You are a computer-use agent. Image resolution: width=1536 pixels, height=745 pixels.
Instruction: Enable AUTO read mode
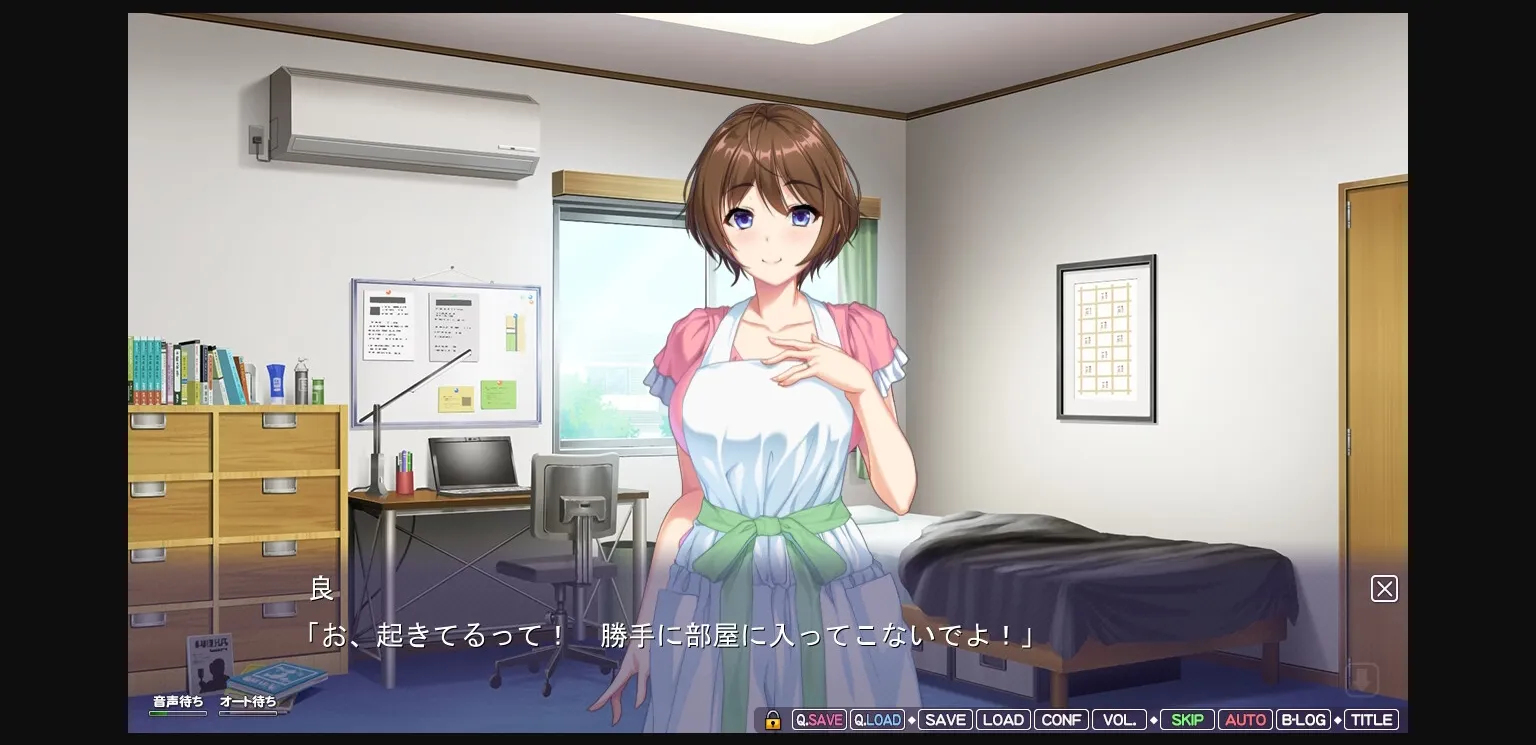click(x=1245, y=719)
